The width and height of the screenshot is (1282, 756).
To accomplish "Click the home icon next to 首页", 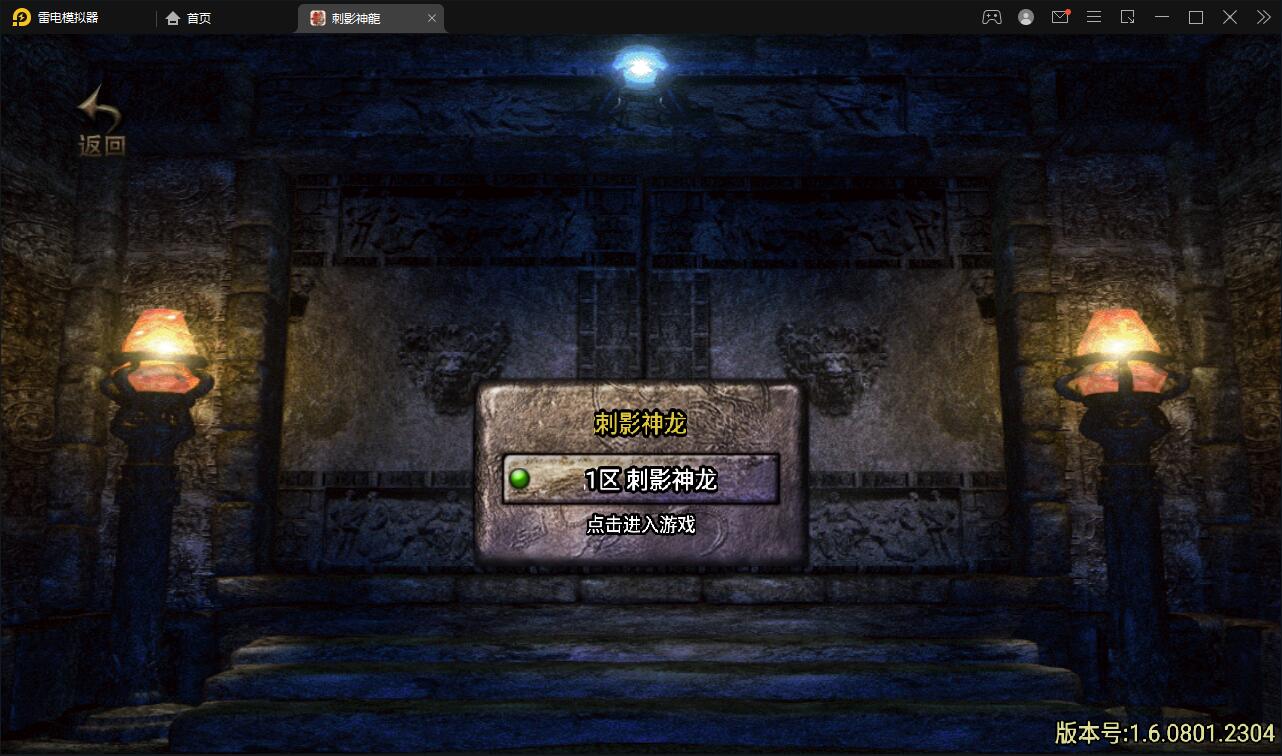I will coord(170,17).
